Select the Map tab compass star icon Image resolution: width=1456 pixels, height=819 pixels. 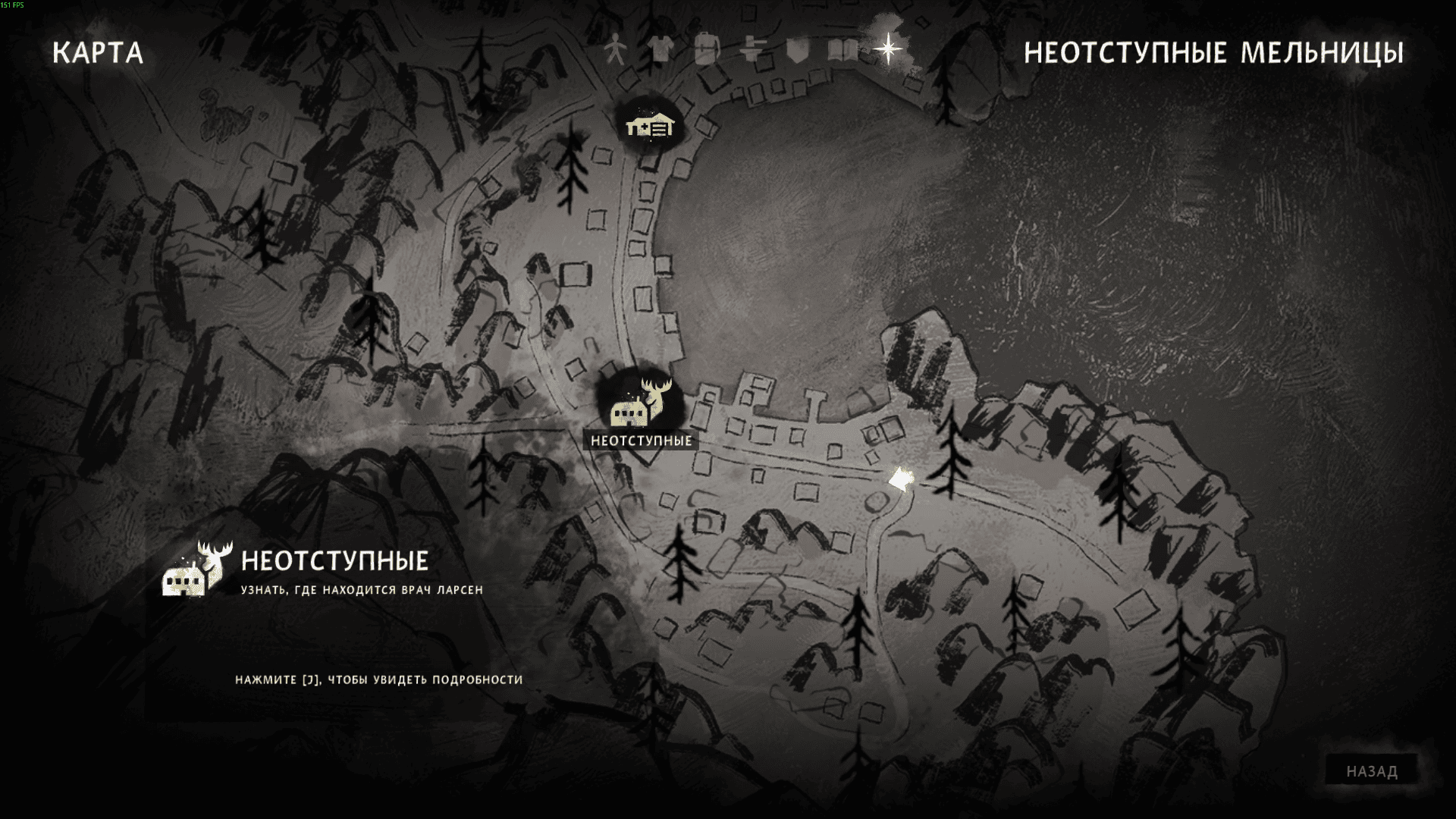(x=887, y=50)
